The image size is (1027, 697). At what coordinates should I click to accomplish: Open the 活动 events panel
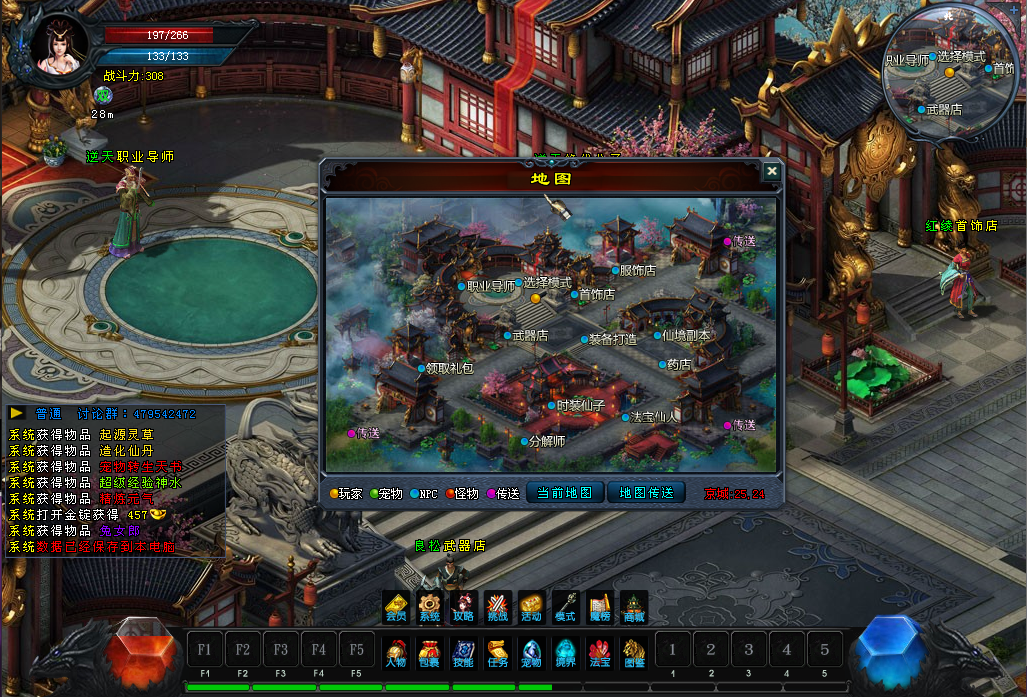click(532, 605)
